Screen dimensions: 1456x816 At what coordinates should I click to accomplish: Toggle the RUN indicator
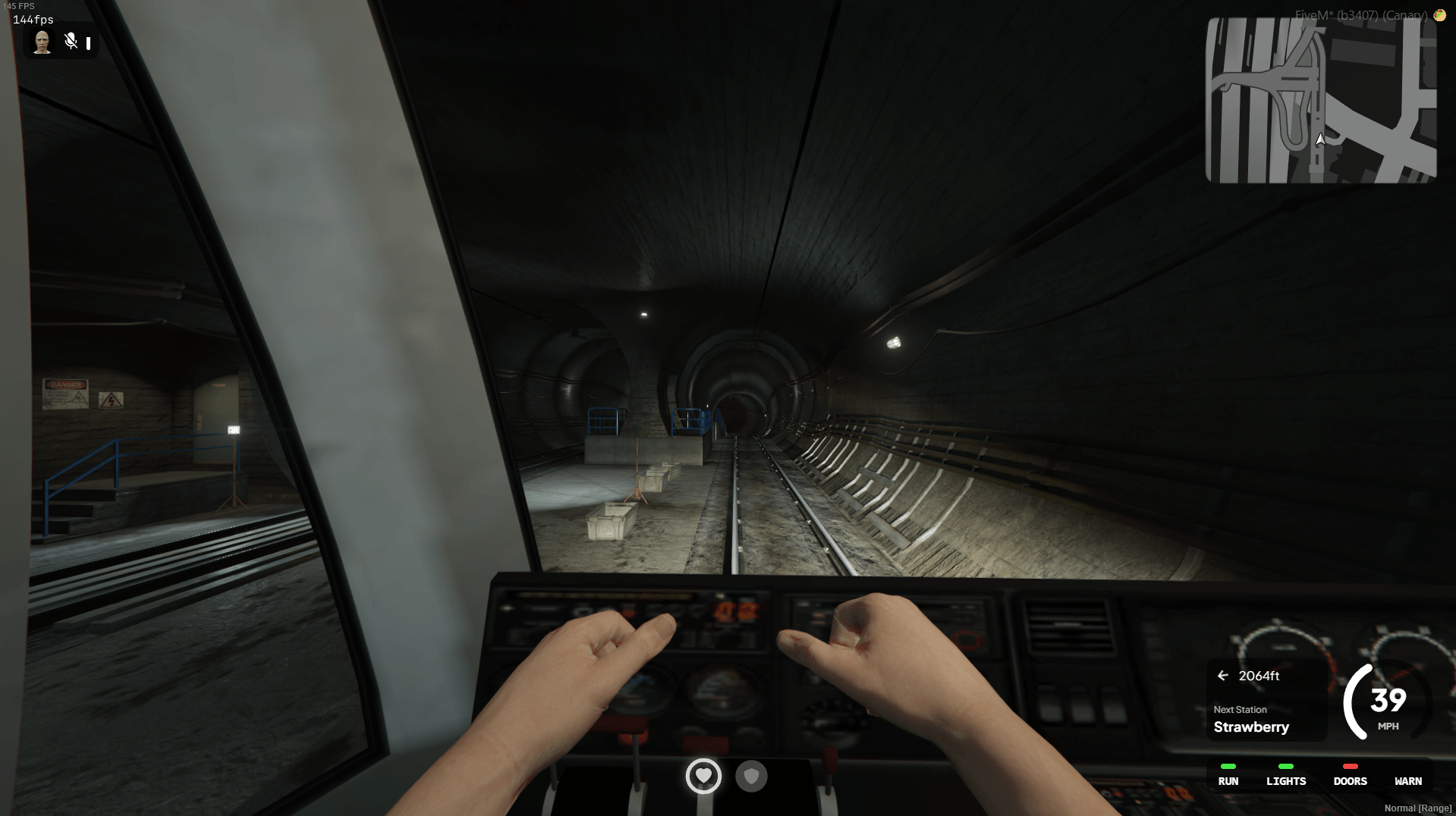tap(1228, 775)
